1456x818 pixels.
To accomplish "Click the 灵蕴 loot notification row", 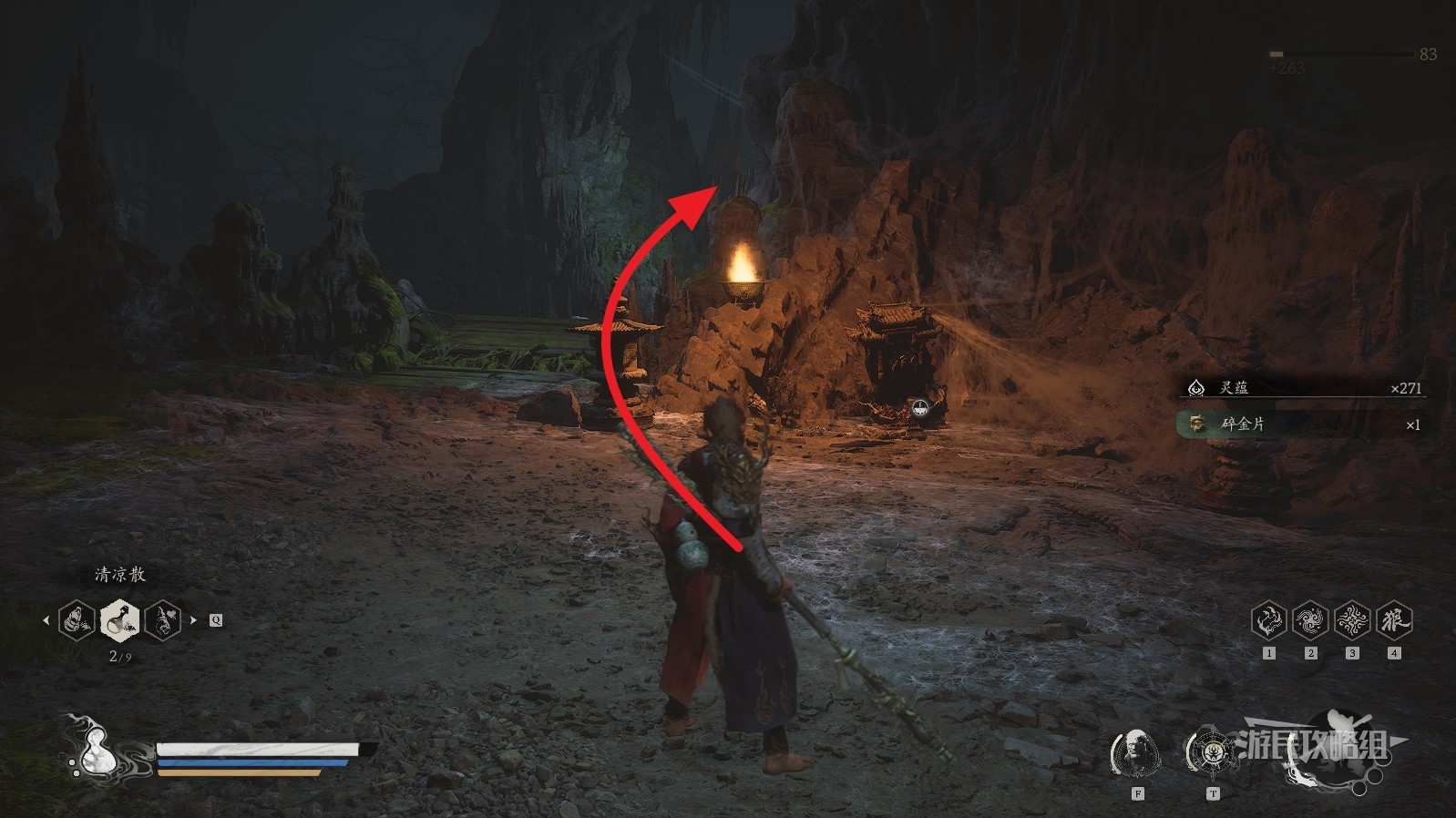I will tap(1303, 388).
